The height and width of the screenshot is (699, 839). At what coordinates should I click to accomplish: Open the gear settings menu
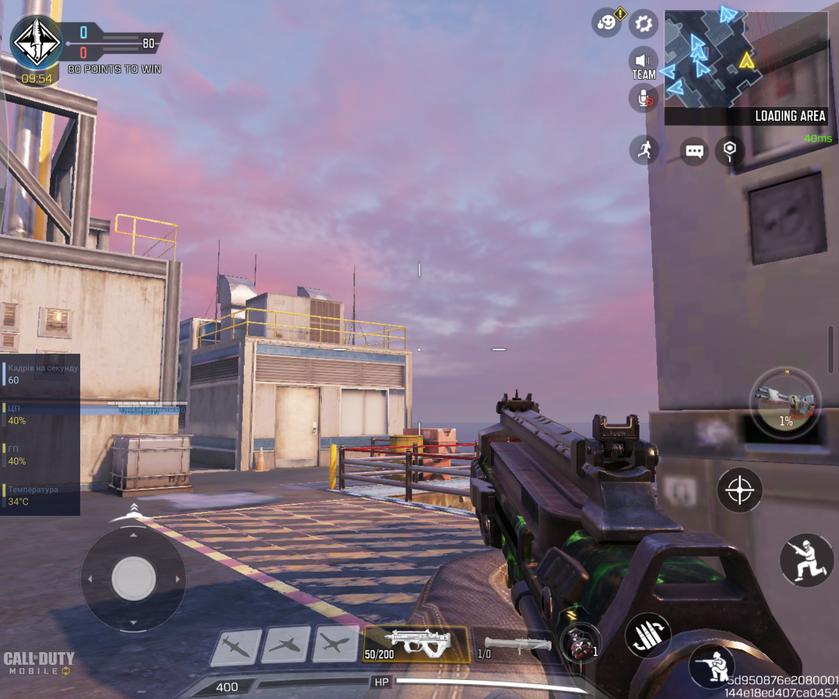point(644,22)
